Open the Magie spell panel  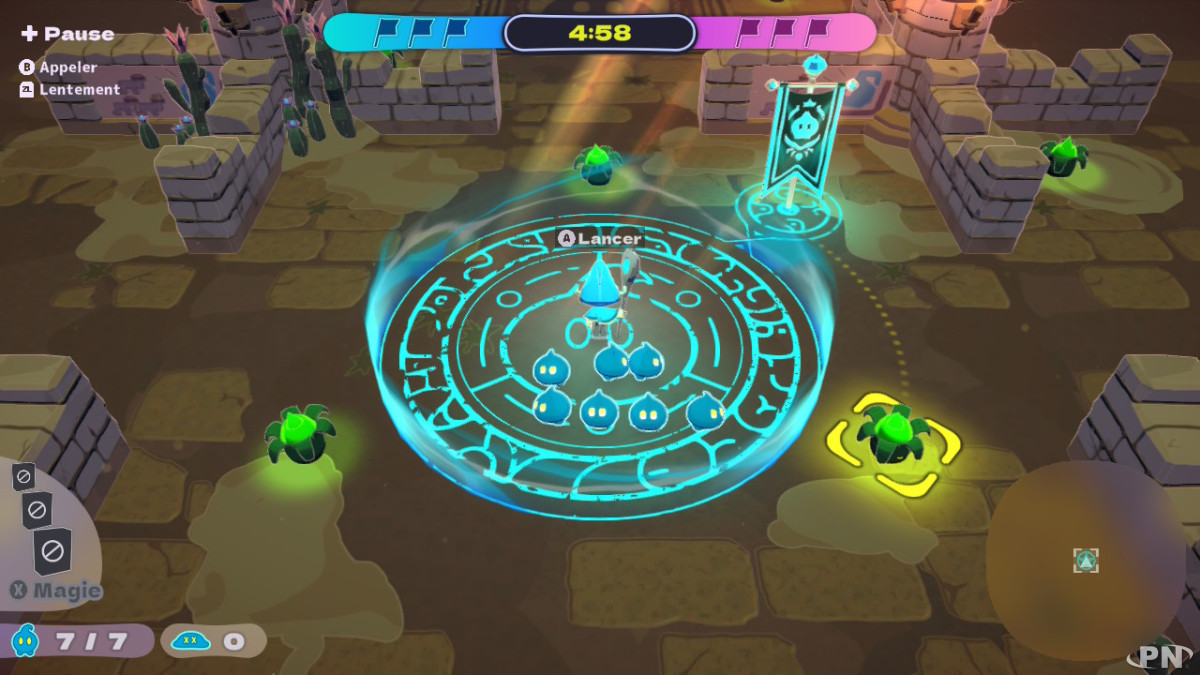(56, 590)
